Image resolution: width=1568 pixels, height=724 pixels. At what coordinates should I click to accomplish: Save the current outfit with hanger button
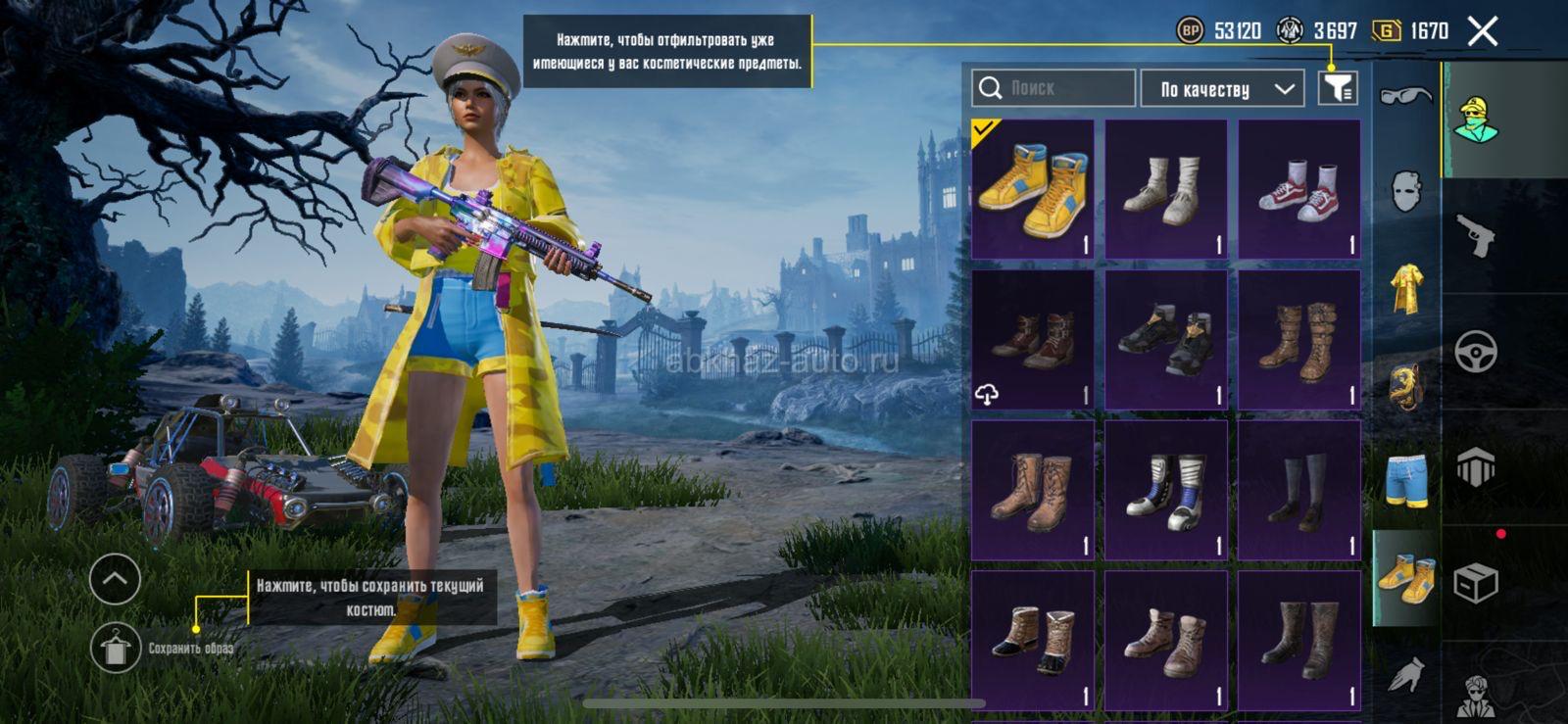115,648
